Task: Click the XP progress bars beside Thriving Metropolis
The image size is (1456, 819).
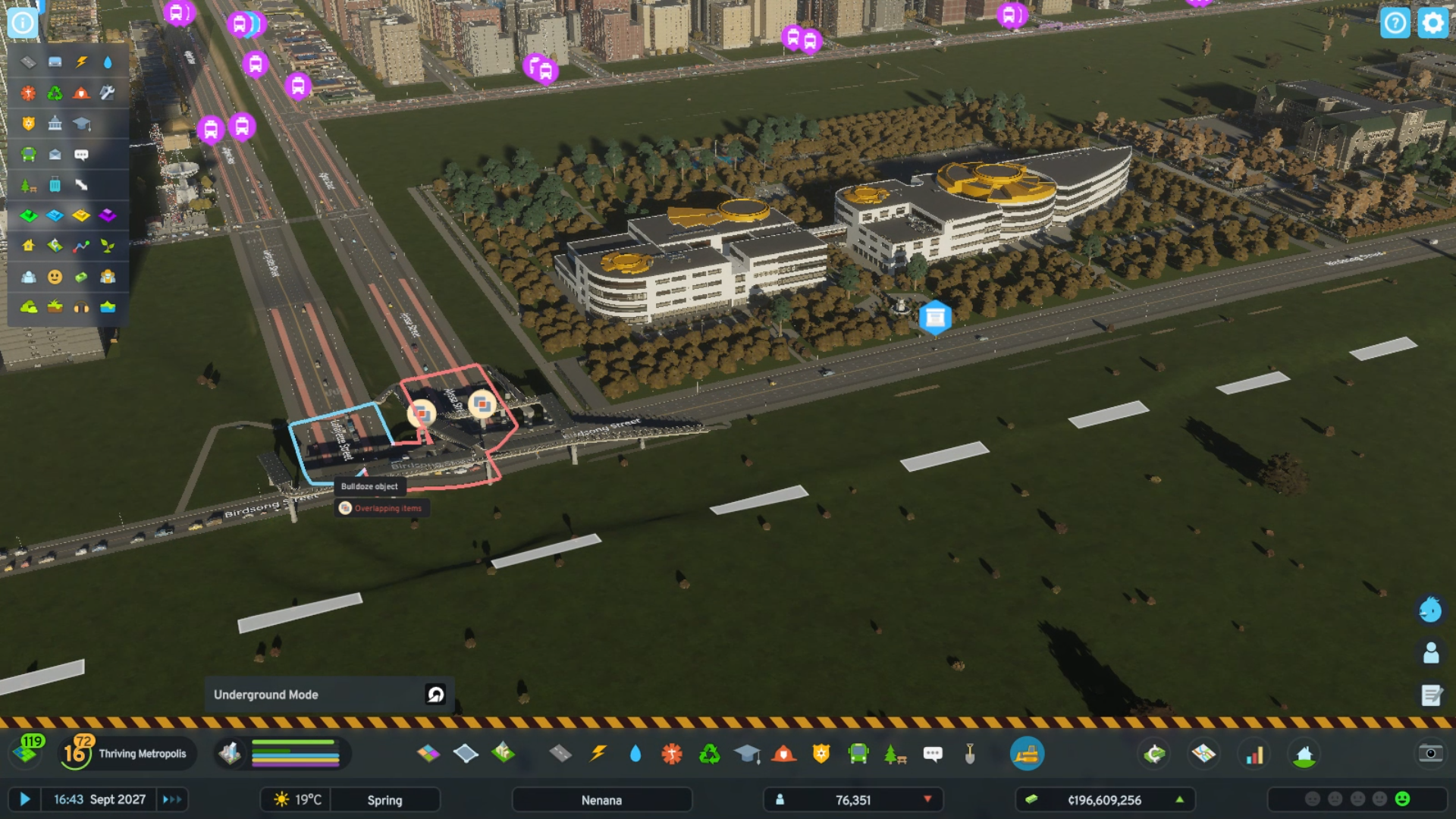Action: (296, 753)
